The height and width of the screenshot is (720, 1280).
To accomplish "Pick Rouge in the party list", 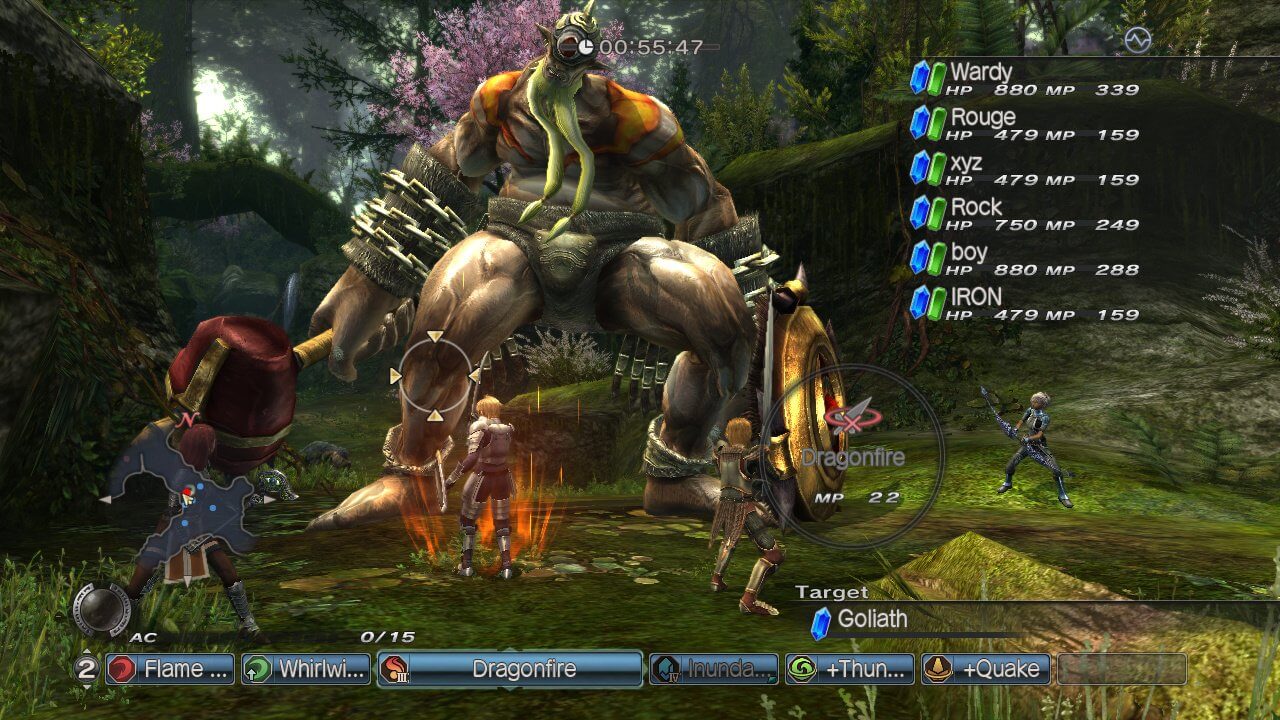I will point(1024,124).
